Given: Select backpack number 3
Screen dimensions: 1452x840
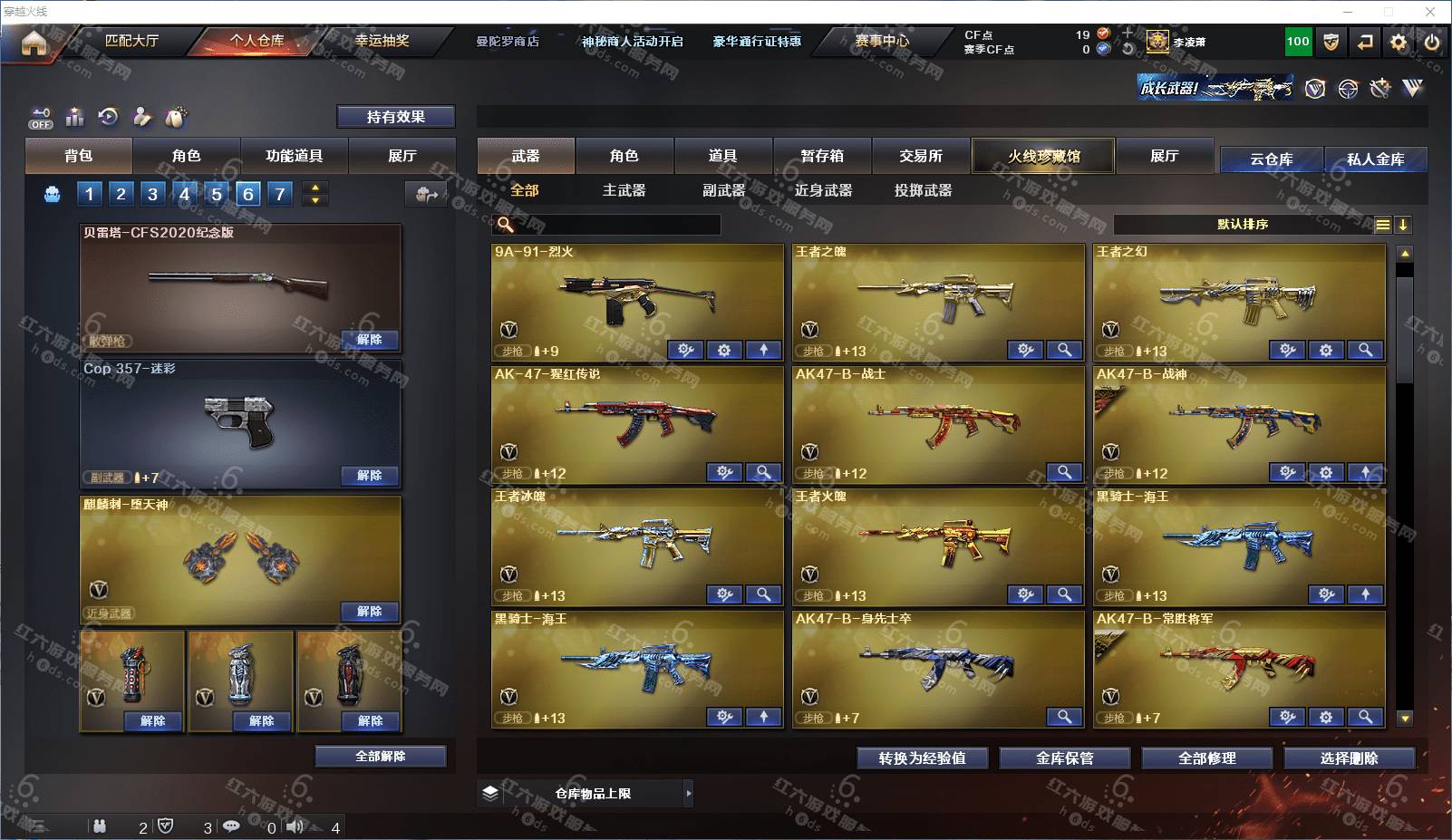Looking at the screenshot, I should 152,193.
